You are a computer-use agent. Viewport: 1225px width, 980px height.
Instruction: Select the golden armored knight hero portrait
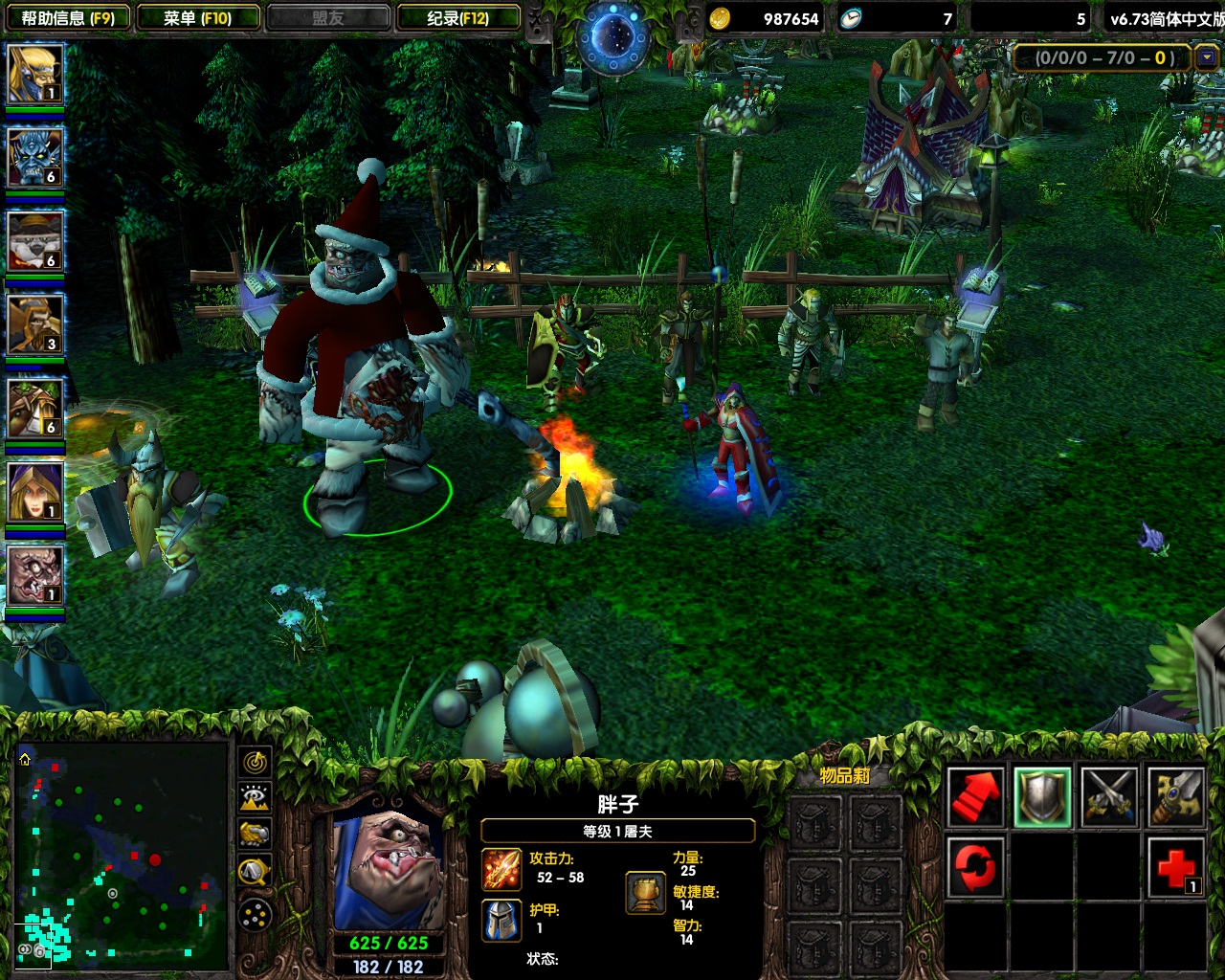click(35, 325)
